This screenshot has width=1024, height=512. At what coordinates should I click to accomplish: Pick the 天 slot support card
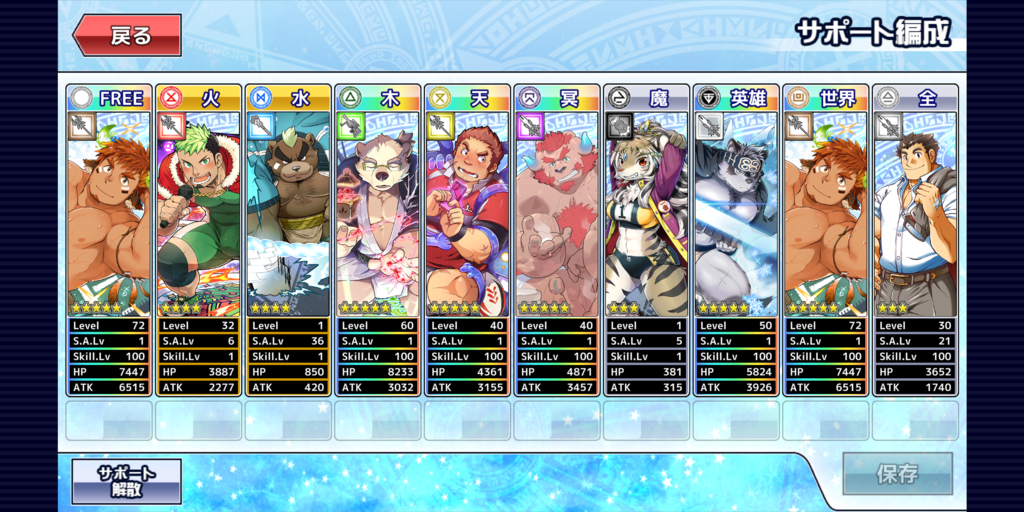pos(467,215)
